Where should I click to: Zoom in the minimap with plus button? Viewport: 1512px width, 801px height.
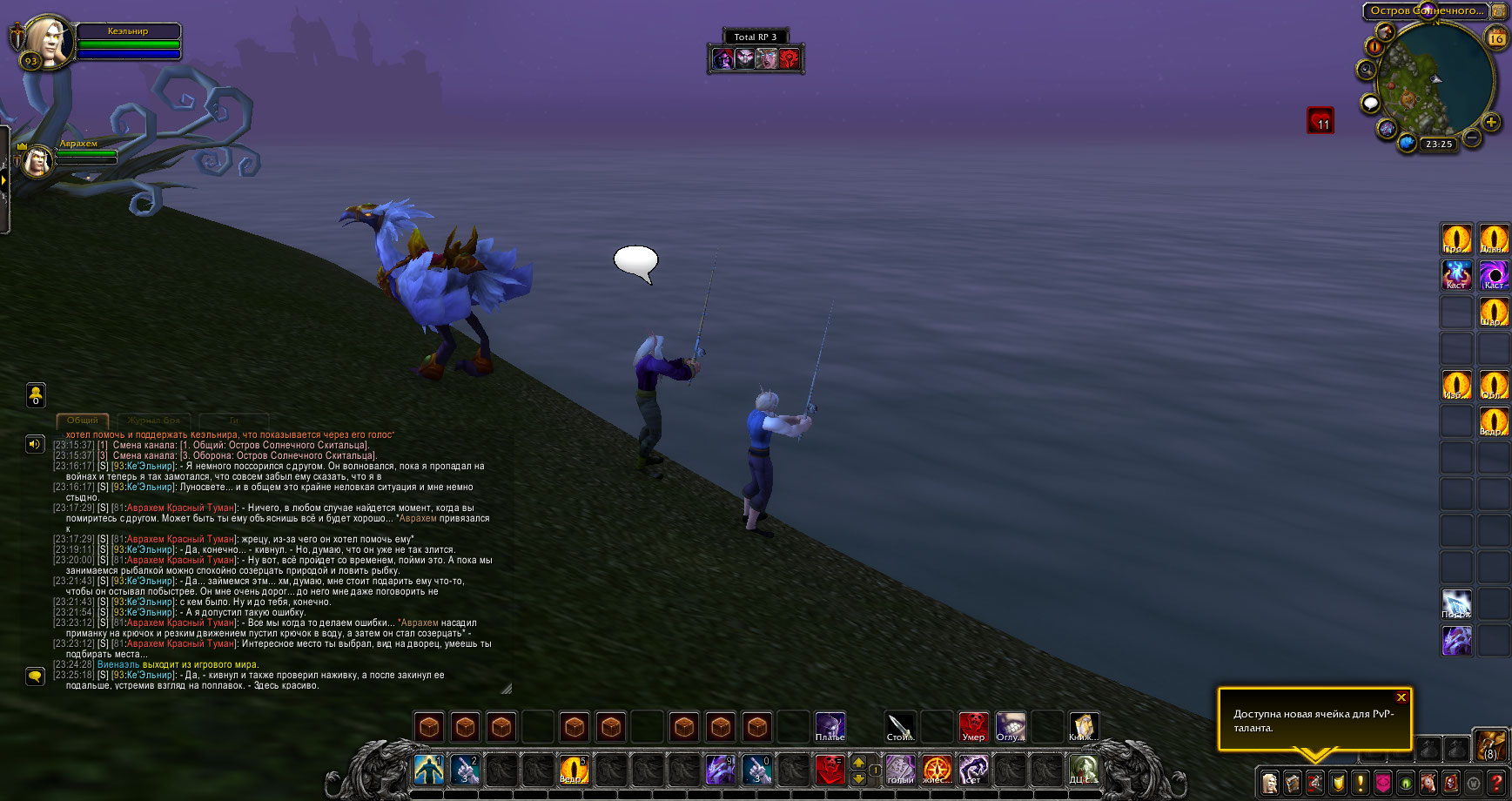tap(1490, 122)
